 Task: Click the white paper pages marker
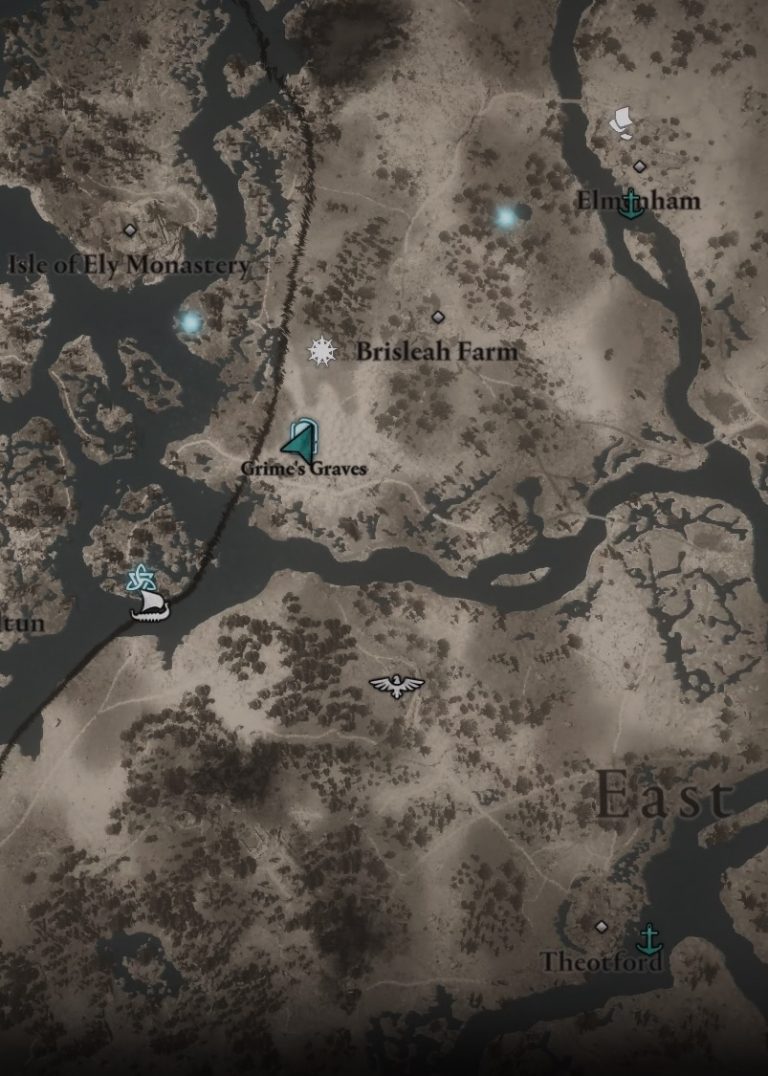(622, 123)
